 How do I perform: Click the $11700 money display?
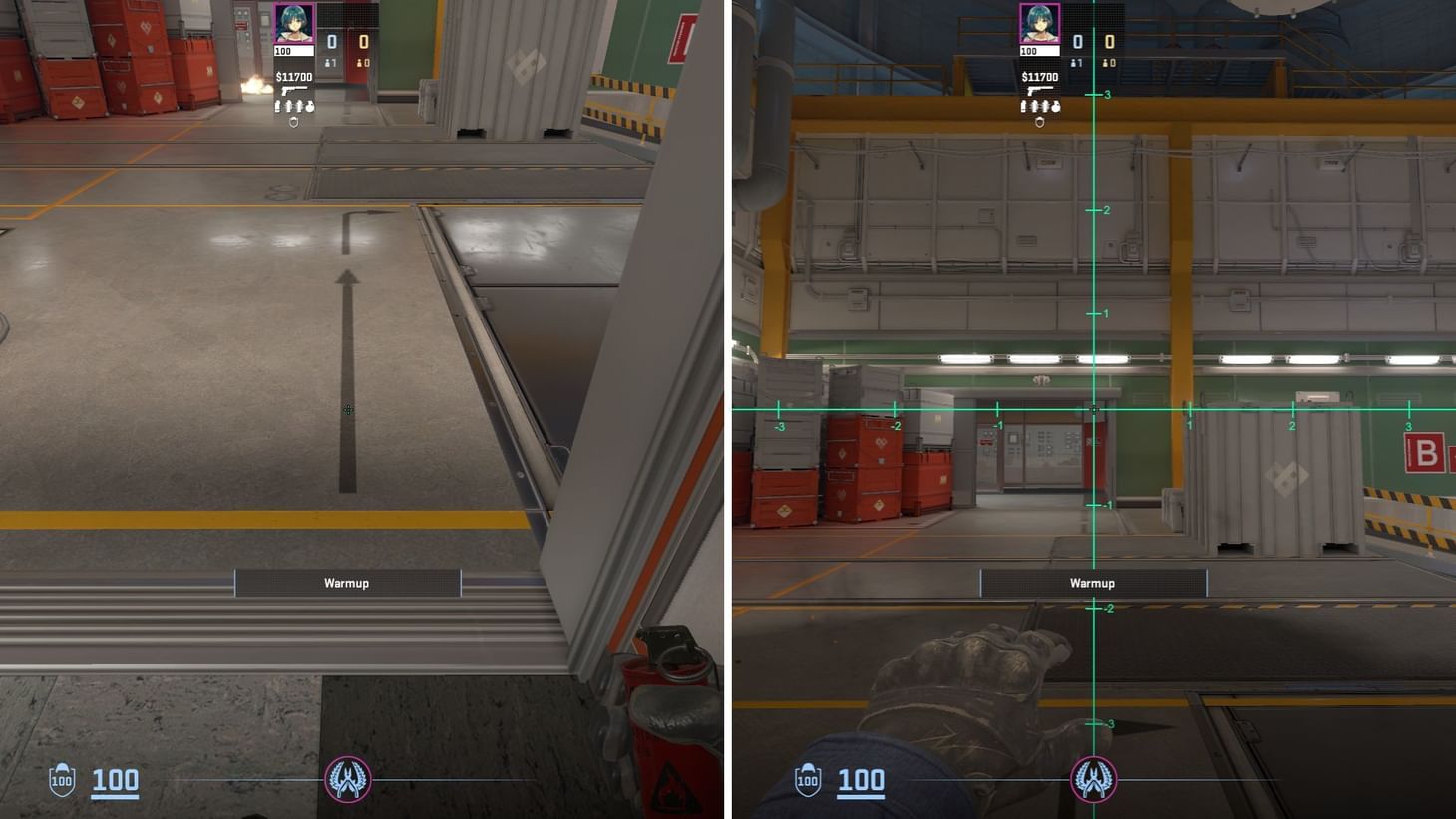pos(294,77)
